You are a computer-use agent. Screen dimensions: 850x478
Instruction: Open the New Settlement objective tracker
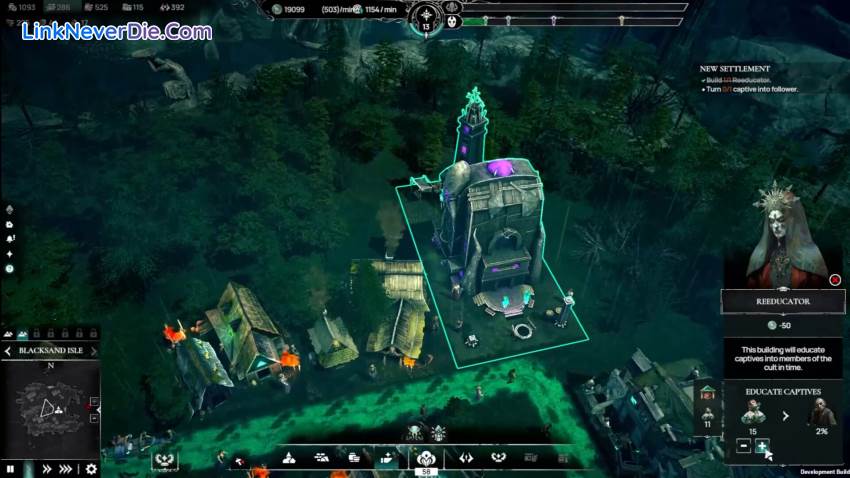[x=735, y=69]
